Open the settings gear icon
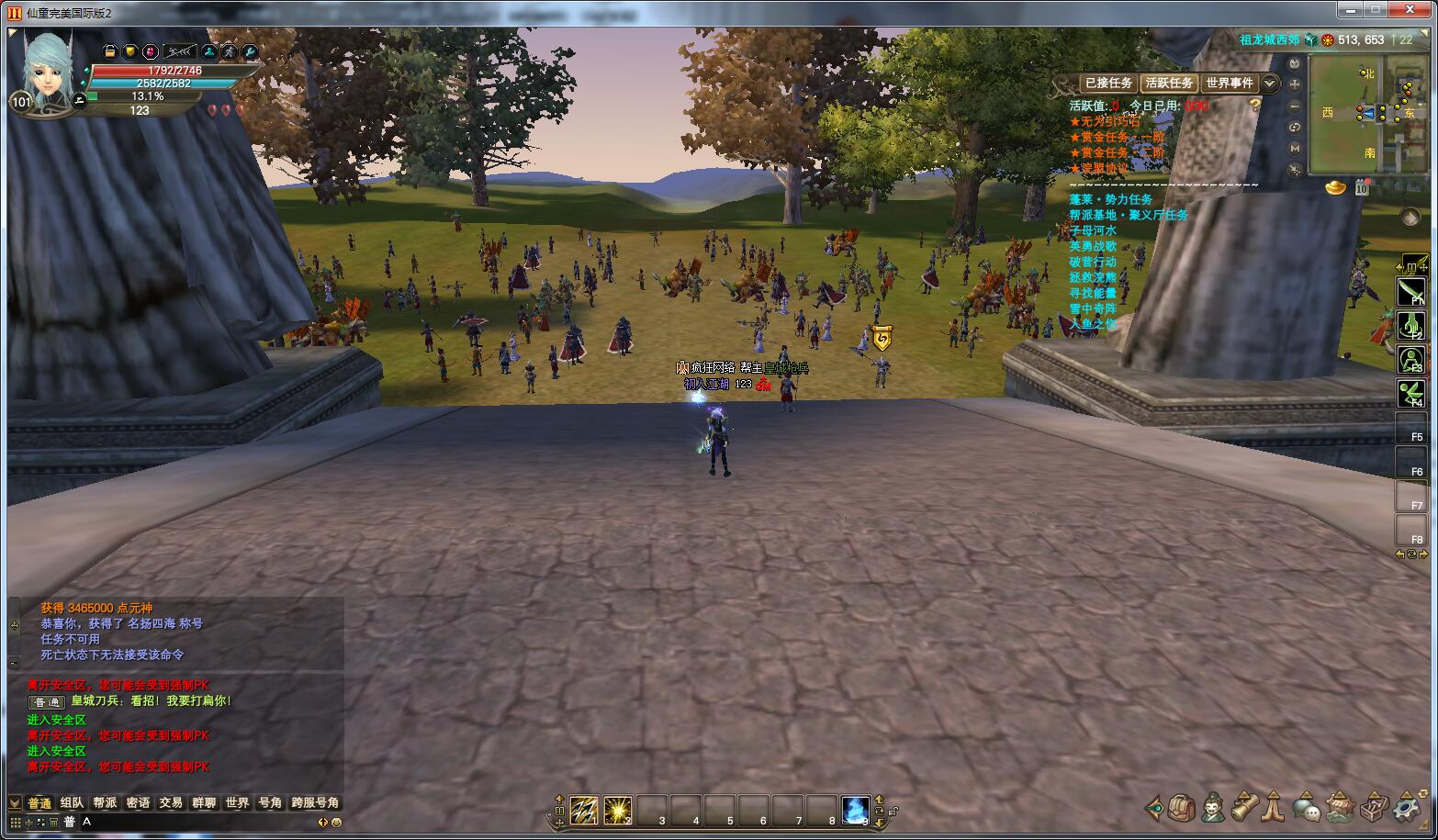This screenshot has width=1438, height=840. pyautogui.click(x=1406, y=808)
